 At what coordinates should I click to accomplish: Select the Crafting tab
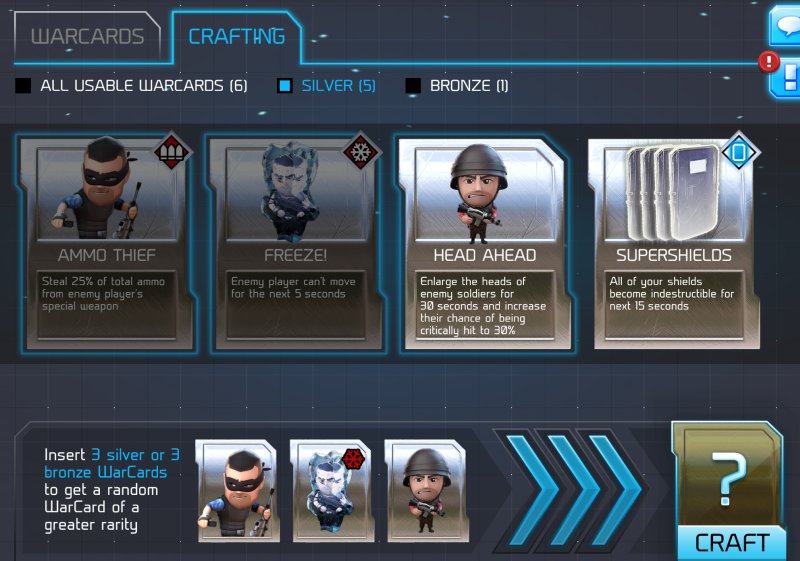(236, 36)
